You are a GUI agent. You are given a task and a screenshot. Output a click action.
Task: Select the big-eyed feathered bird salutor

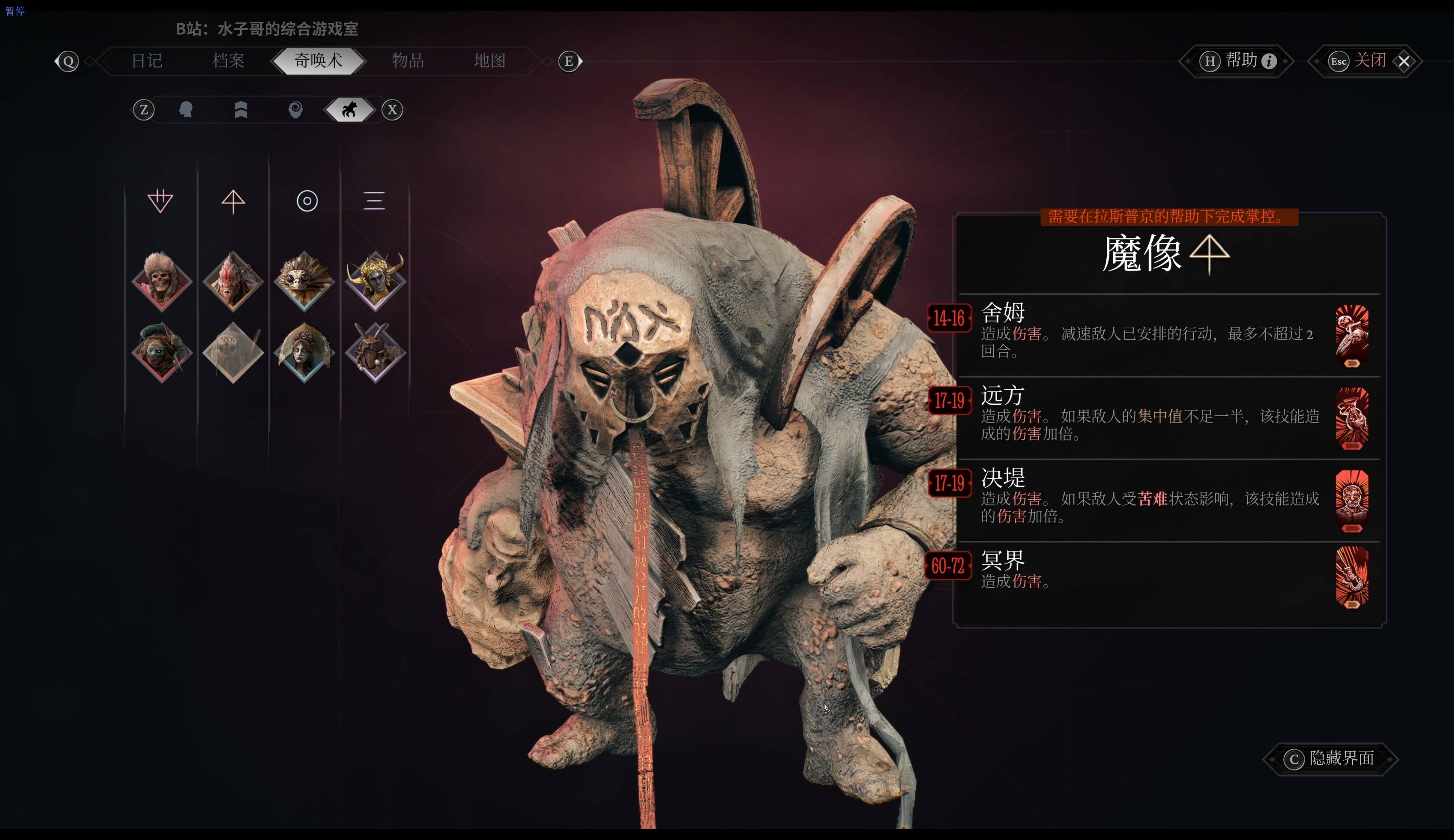[x=304, y=281]
